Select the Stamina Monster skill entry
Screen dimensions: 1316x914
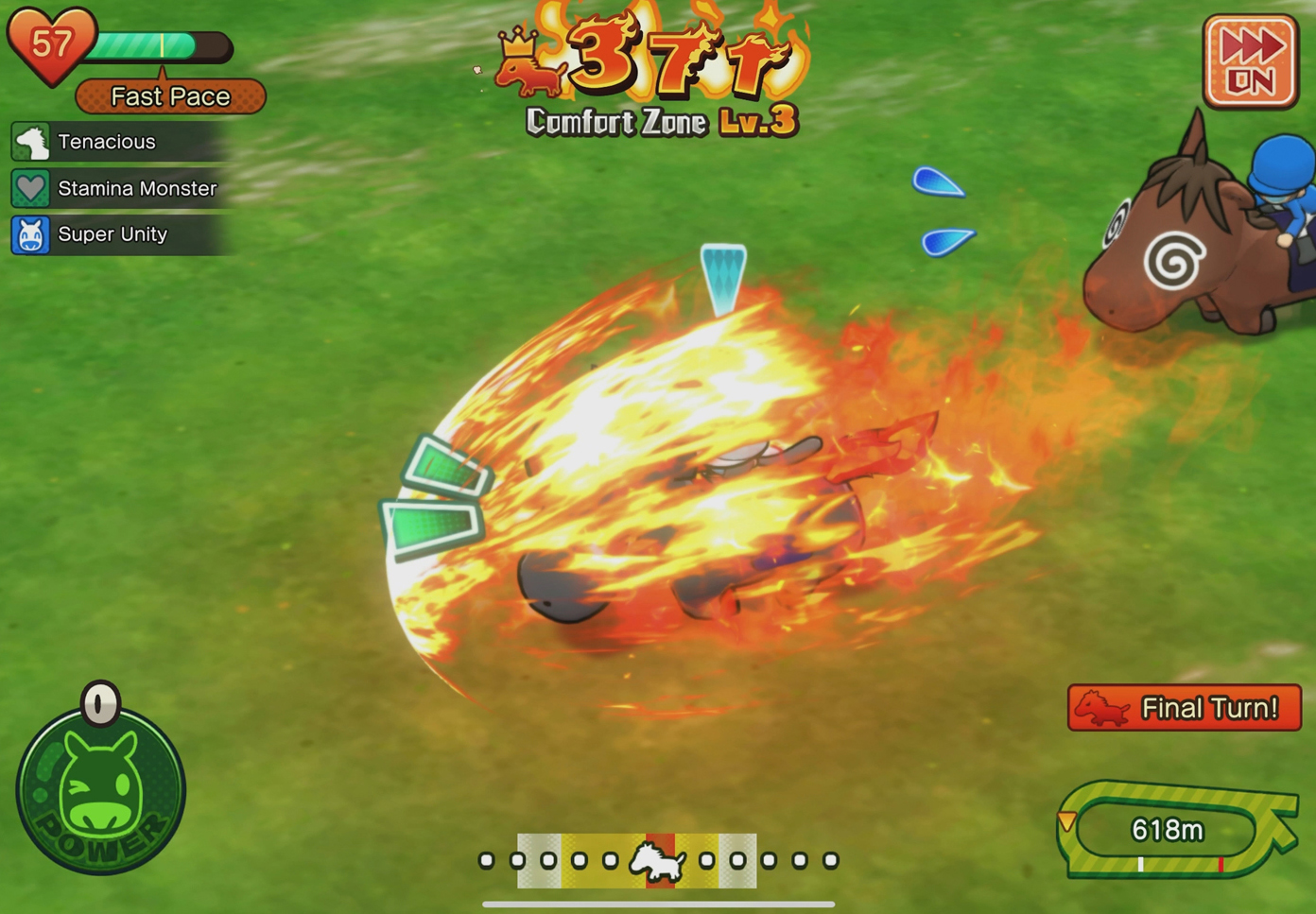click(118, 188)
